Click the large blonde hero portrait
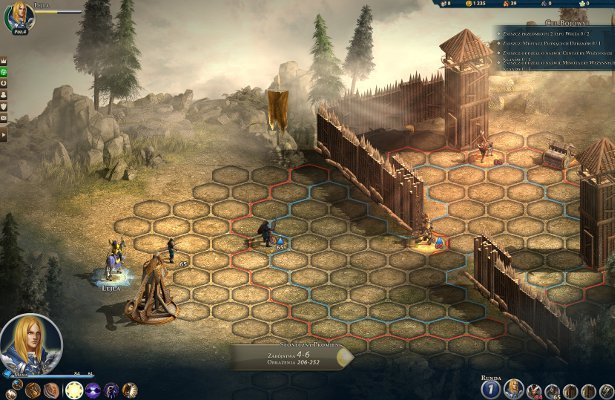This screenshot has width=615, height=400. (31, 345)
